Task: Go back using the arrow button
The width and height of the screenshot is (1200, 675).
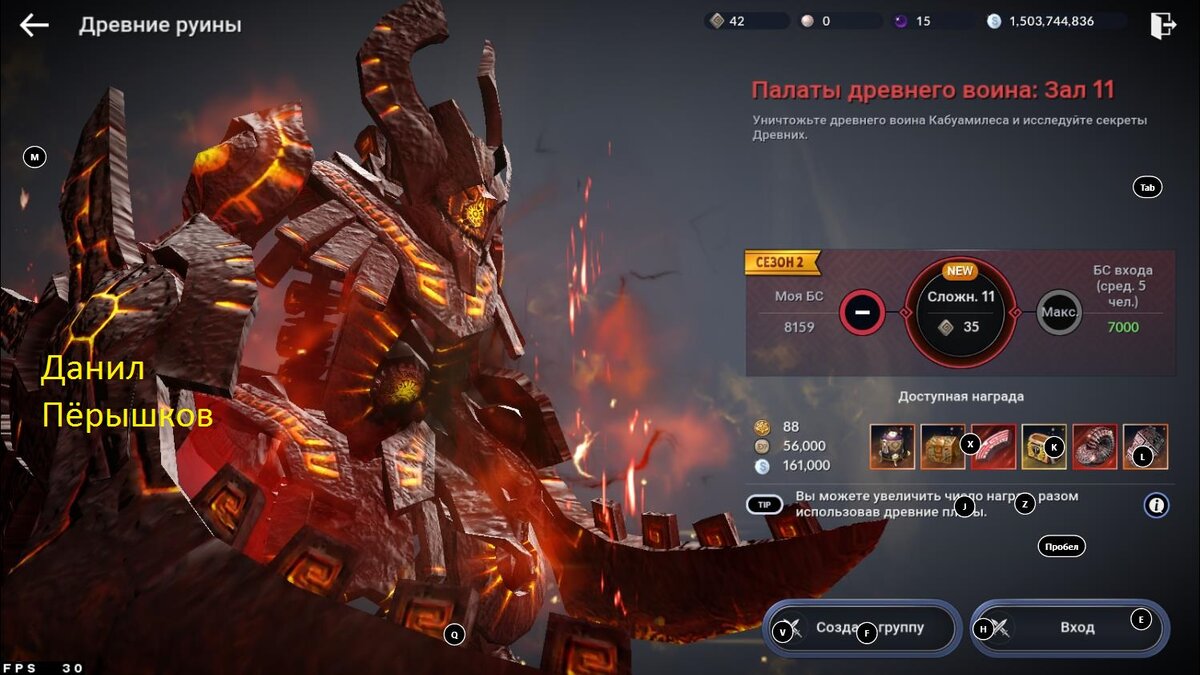Action: pos(34,25)
